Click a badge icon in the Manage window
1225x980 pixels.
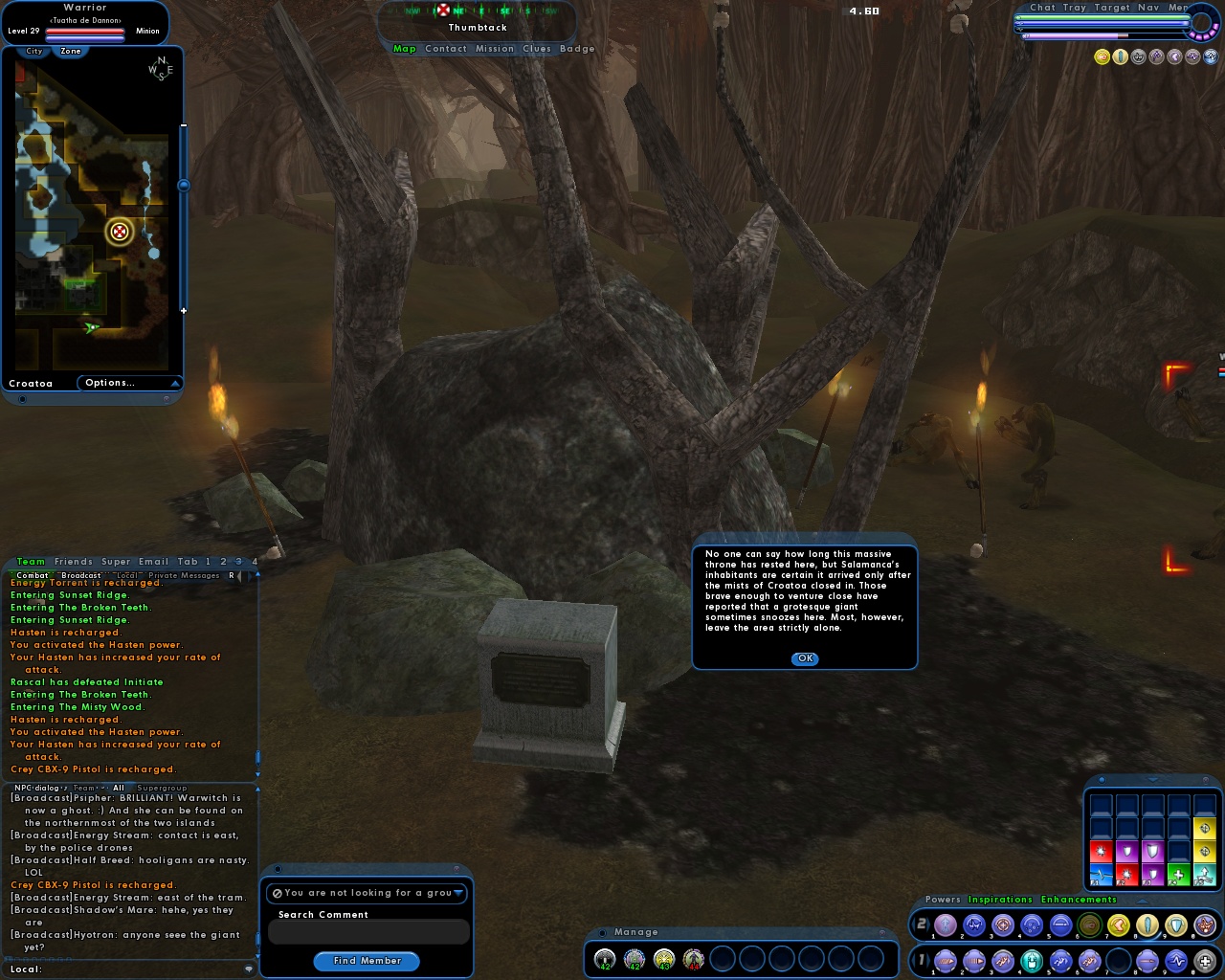coord(605,958)
